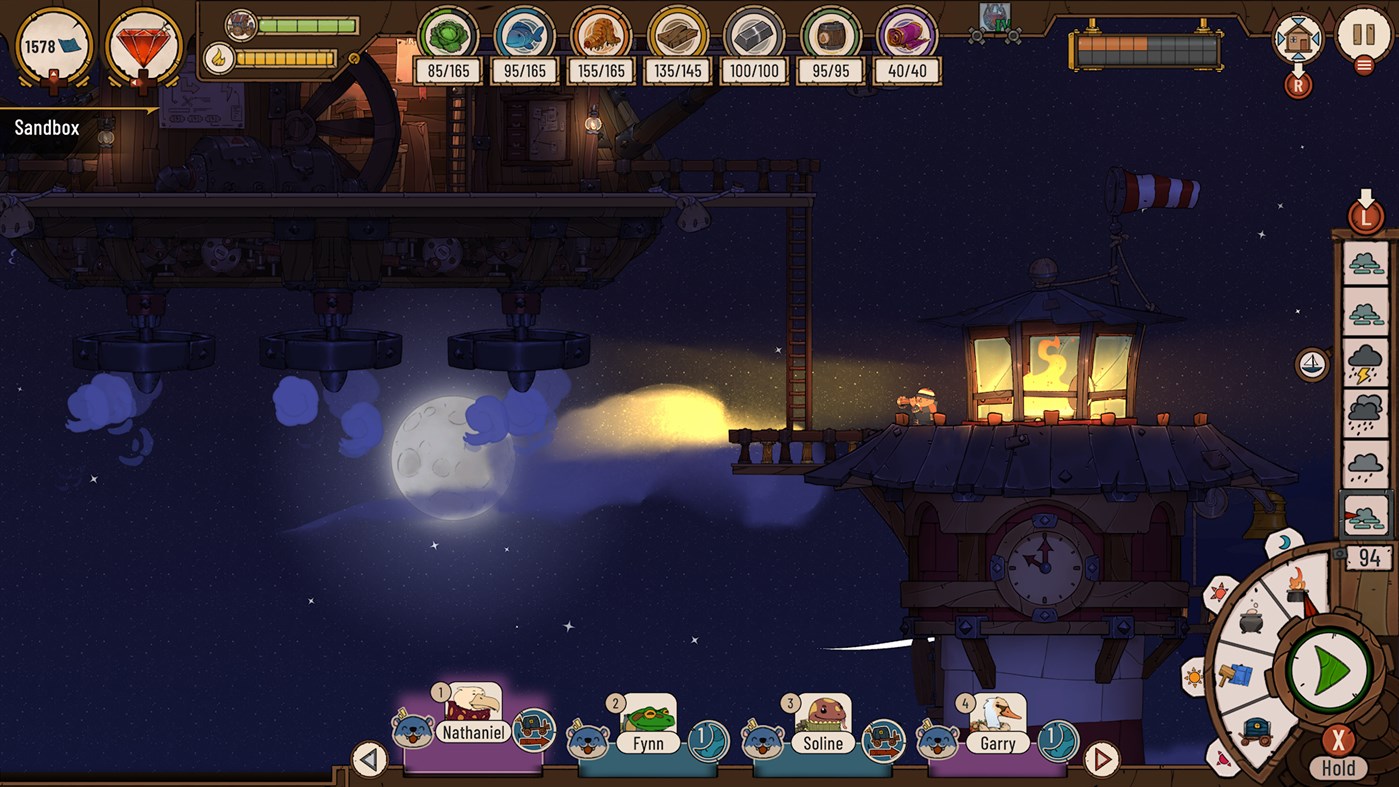Screen dimensions: 1399x787
Task: Select the cauldron cooking segment on the wheel
Action: click(1249, 620)
